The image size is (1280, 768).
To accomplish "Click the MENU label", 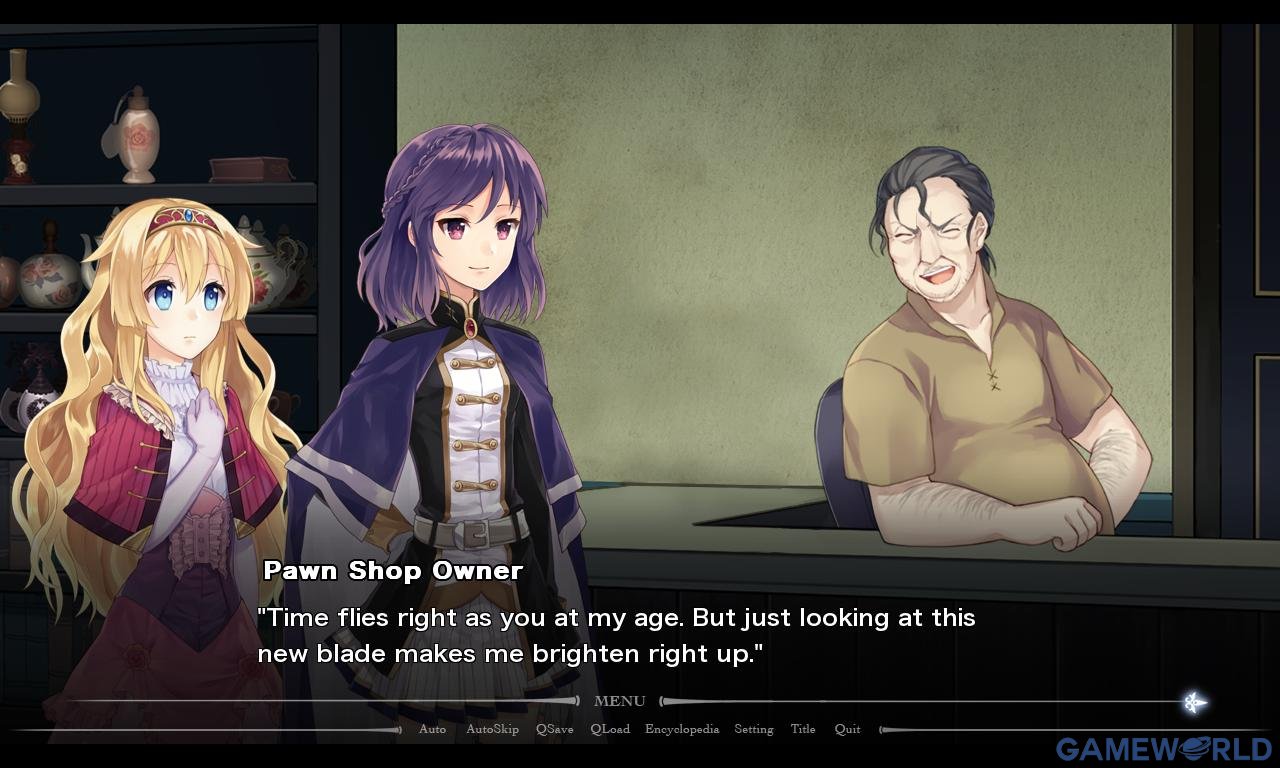I will coord(619,701).
